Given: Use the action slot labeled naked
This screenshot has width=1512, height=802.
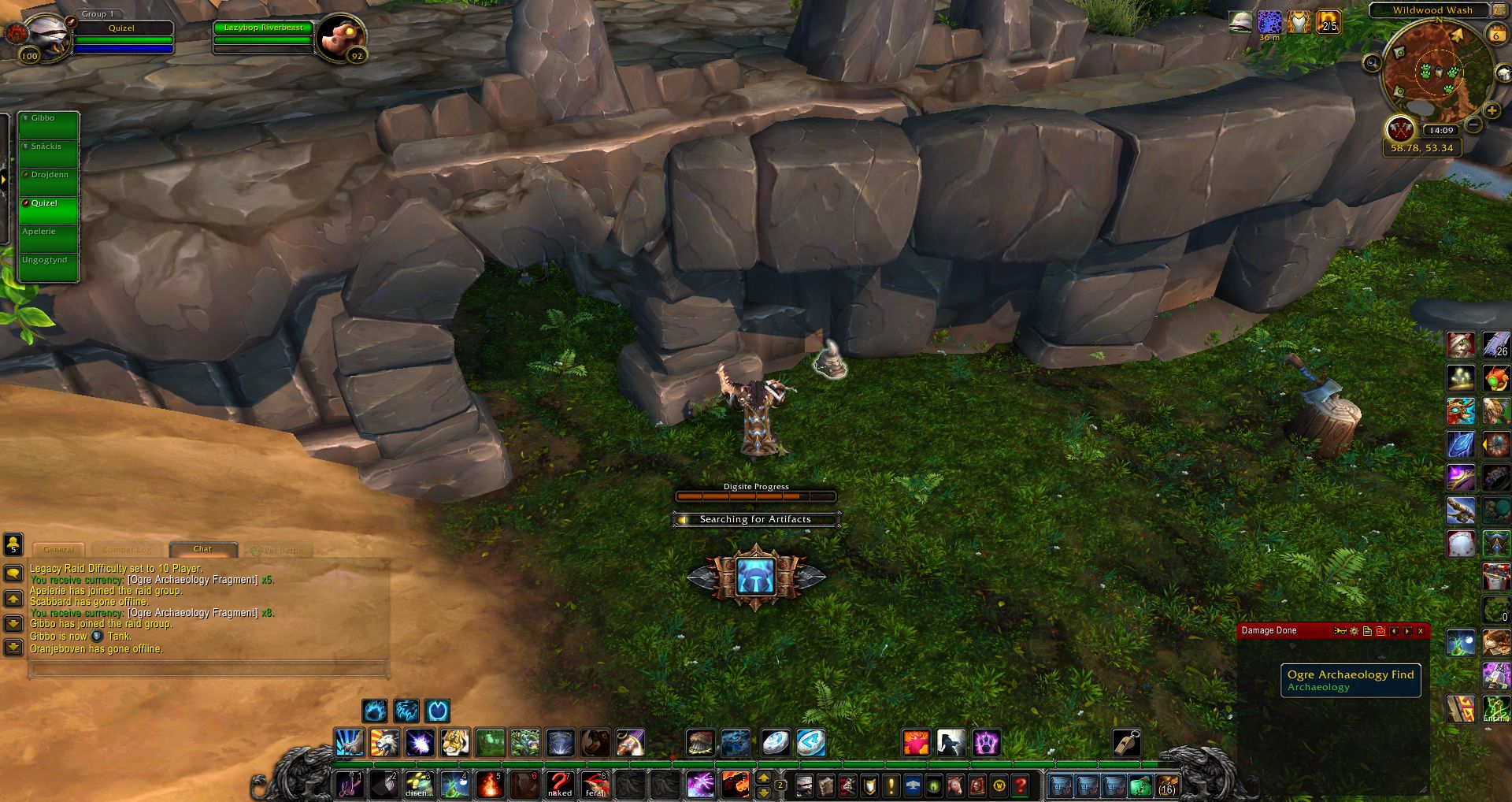Looking at the screenshot, I should [x=560, y=785].
